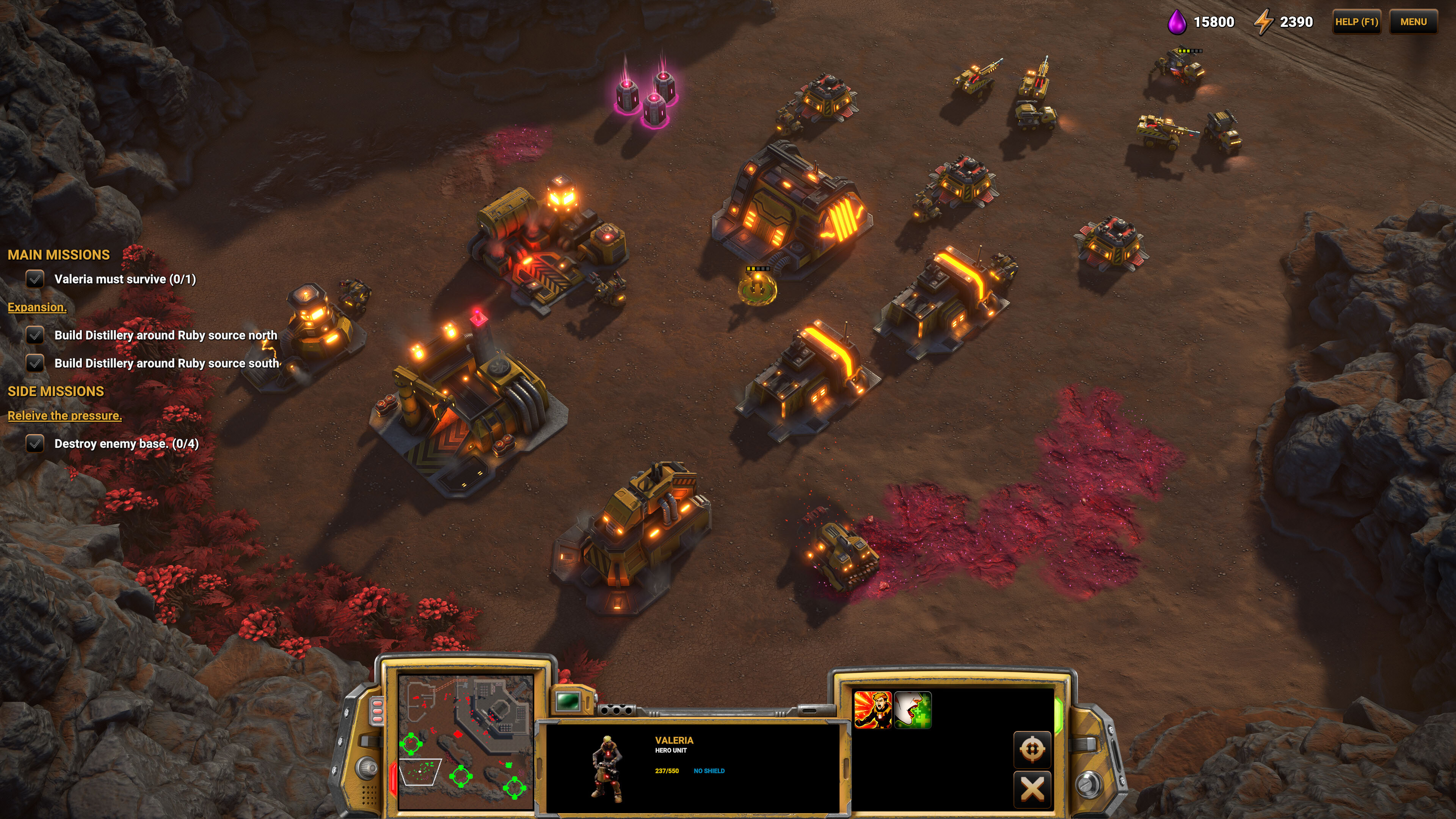
Task: Select the 'Valeria must survive' objective
Action: pyautogui.click(x=124, y=279)
